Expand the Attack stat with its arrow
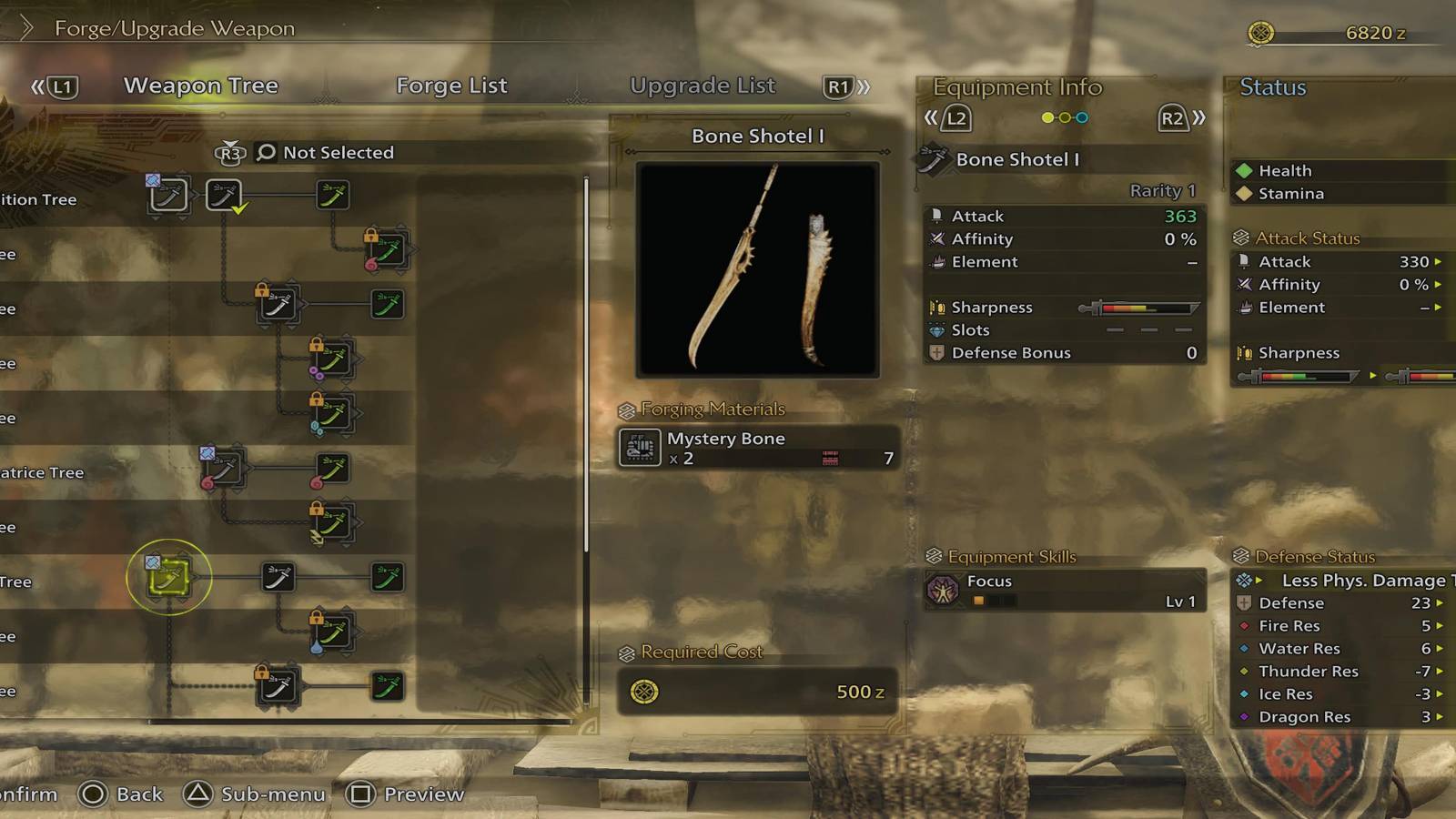The height and width of the screenshot is (819, 1456). 1439,261
